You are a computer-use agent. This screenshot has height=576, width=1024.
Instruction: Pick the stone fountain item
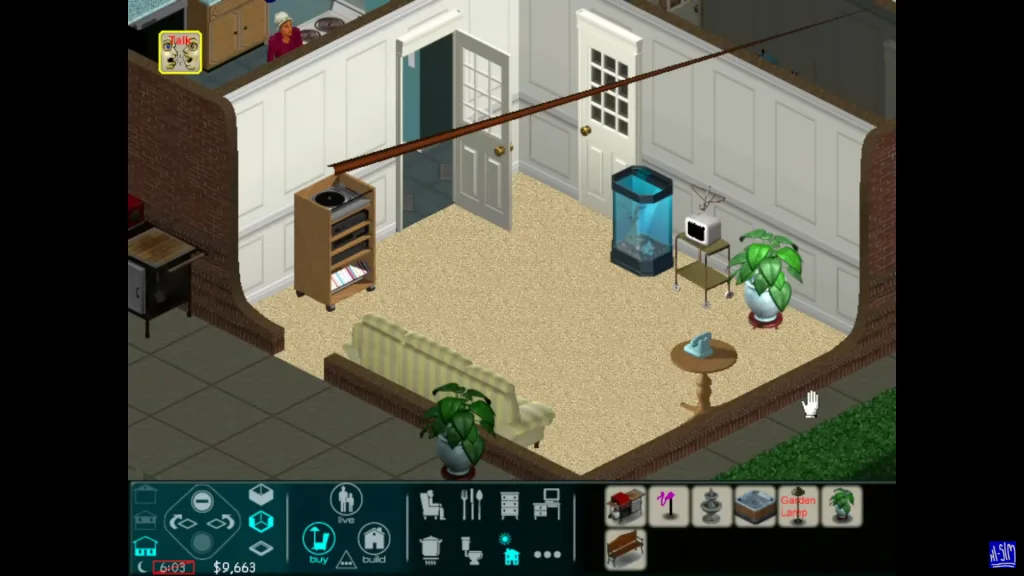[x=711, y=506]
